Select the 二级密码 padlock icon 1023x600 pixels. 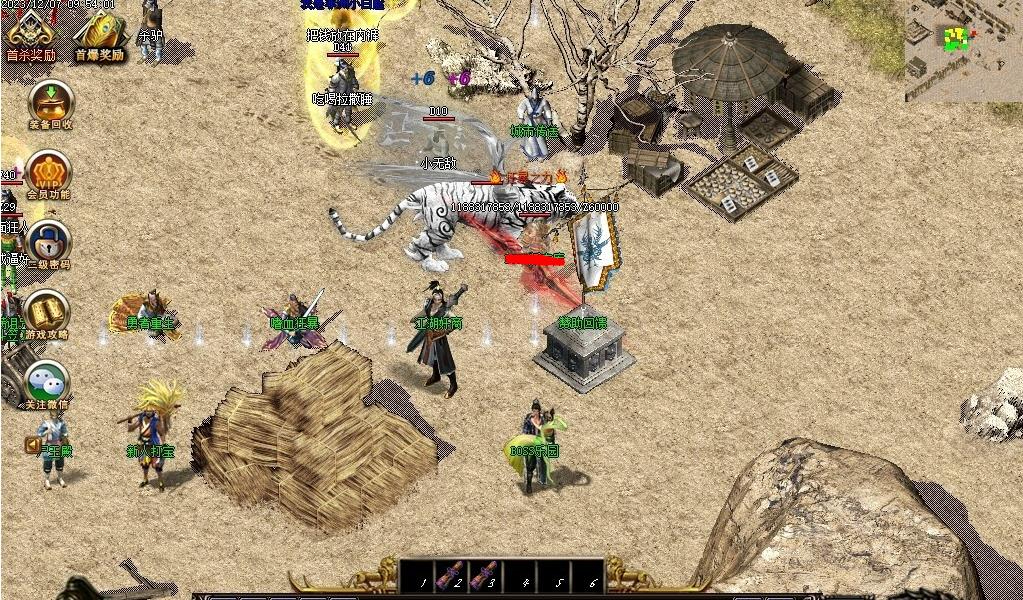[x=47, y=243]
